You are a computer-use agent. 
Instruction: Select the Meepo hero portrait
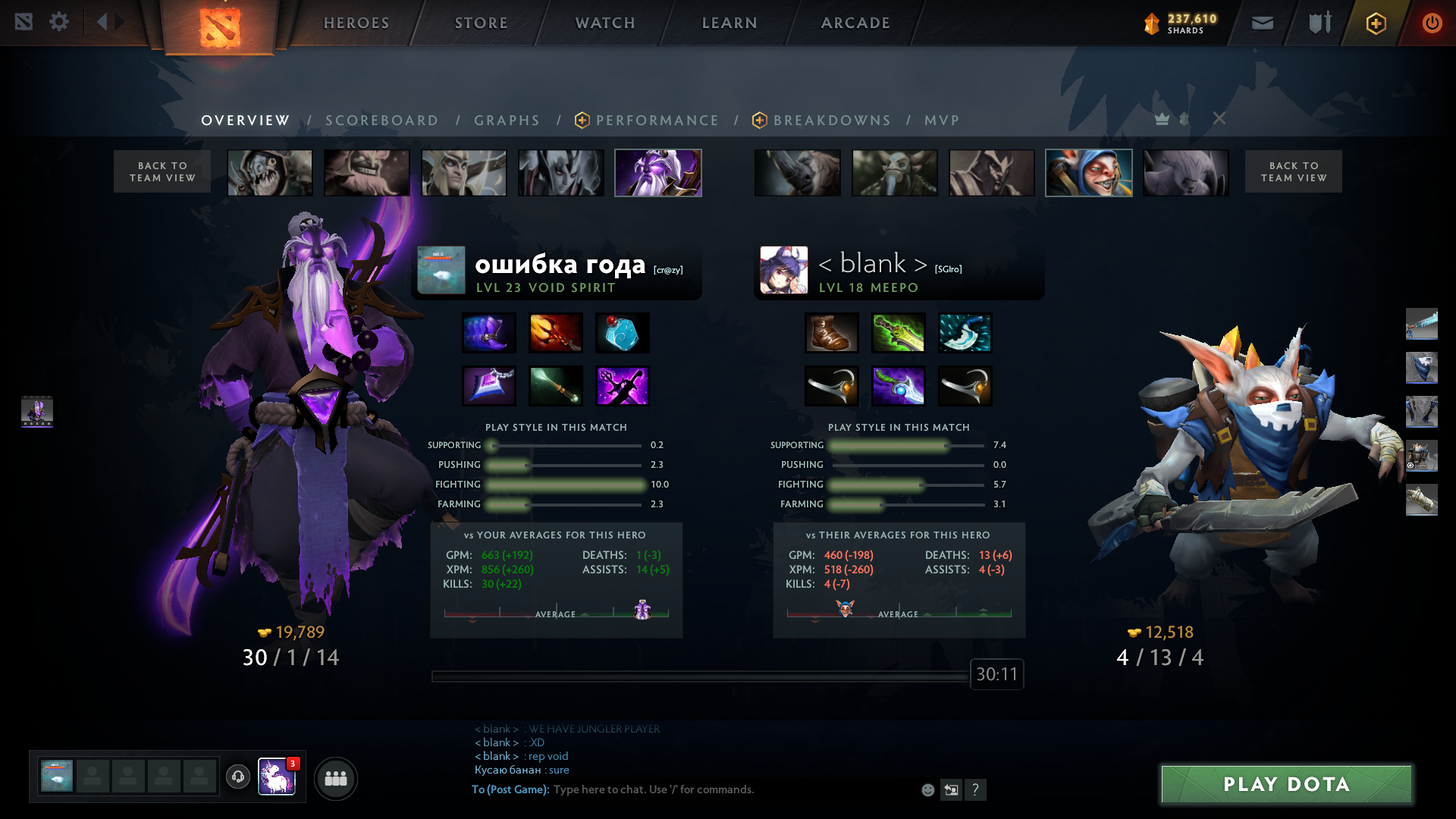[x=1089, y=173]
